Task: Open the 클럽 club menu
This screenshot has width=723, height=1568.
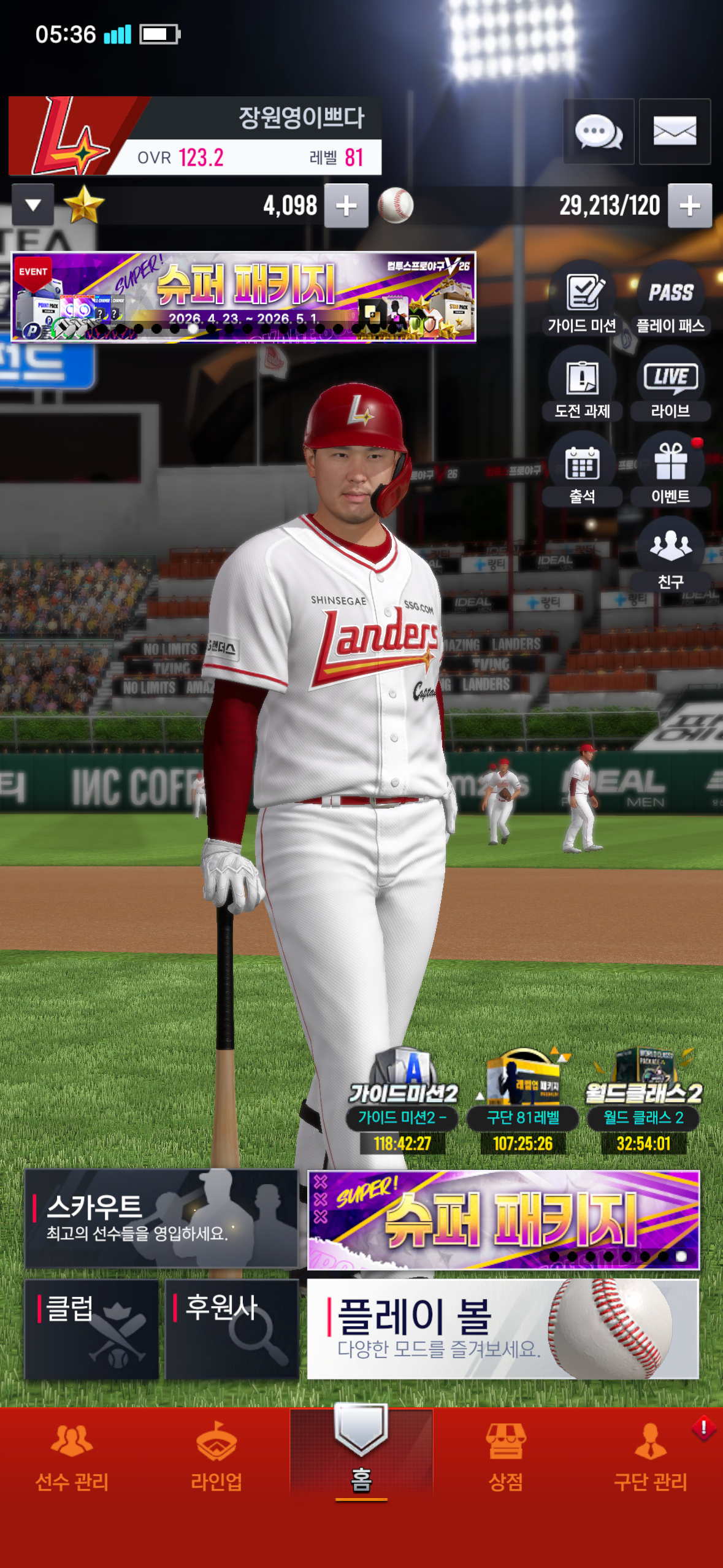Action: [92, 1329]
